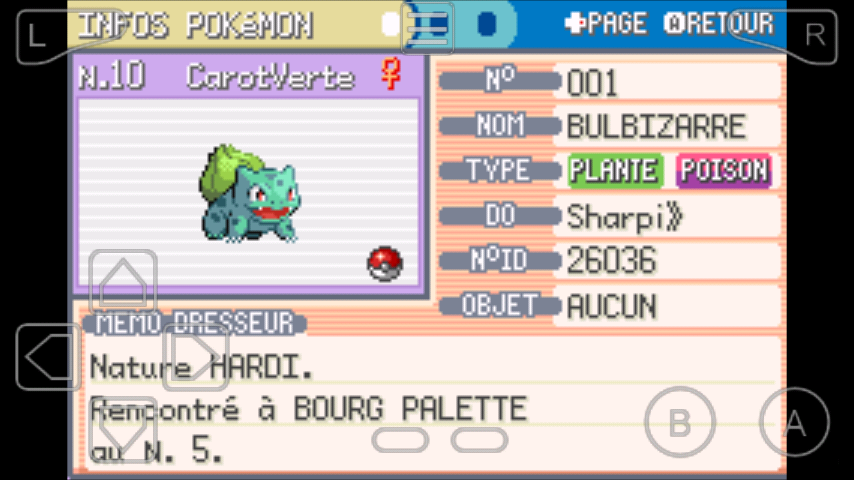Open the emulator hamburger menu

(x=428, y=28)
